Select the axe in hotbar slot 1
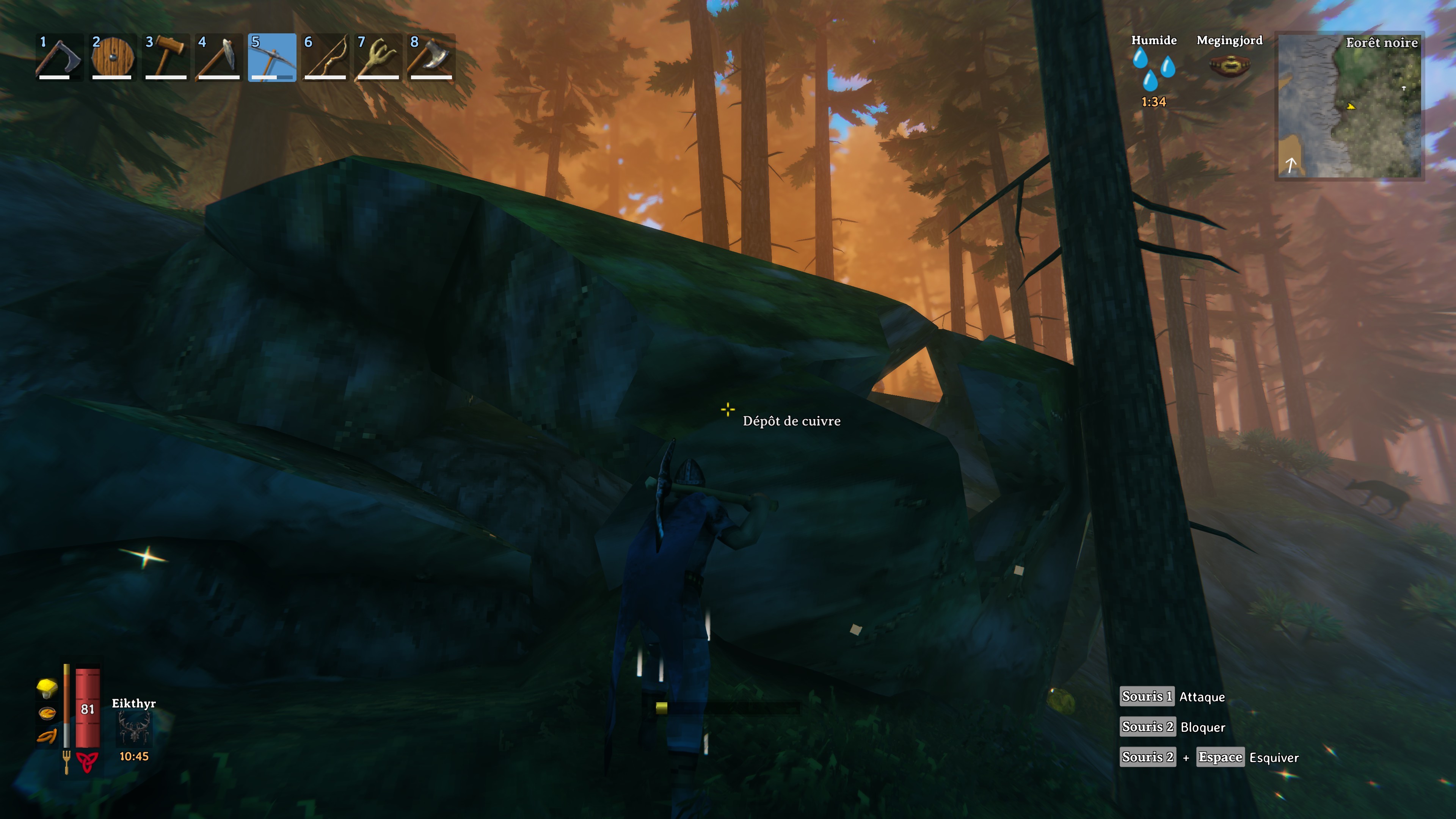This screenshot has height=819, width=1456. [59, 58]
